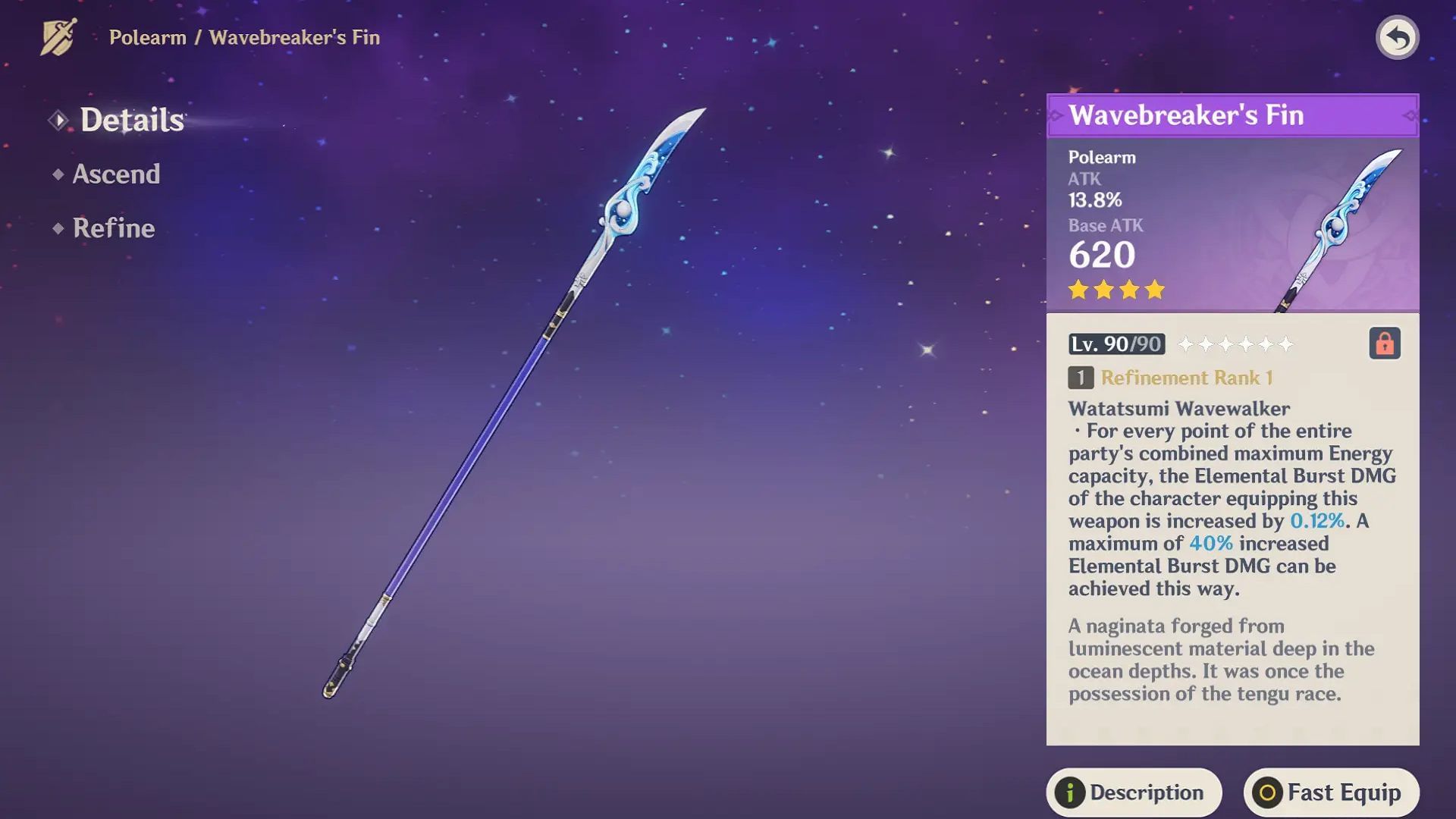Open the Refine section
The width and height of the screenshot is (1456, 819).
[x=112, y=227]
